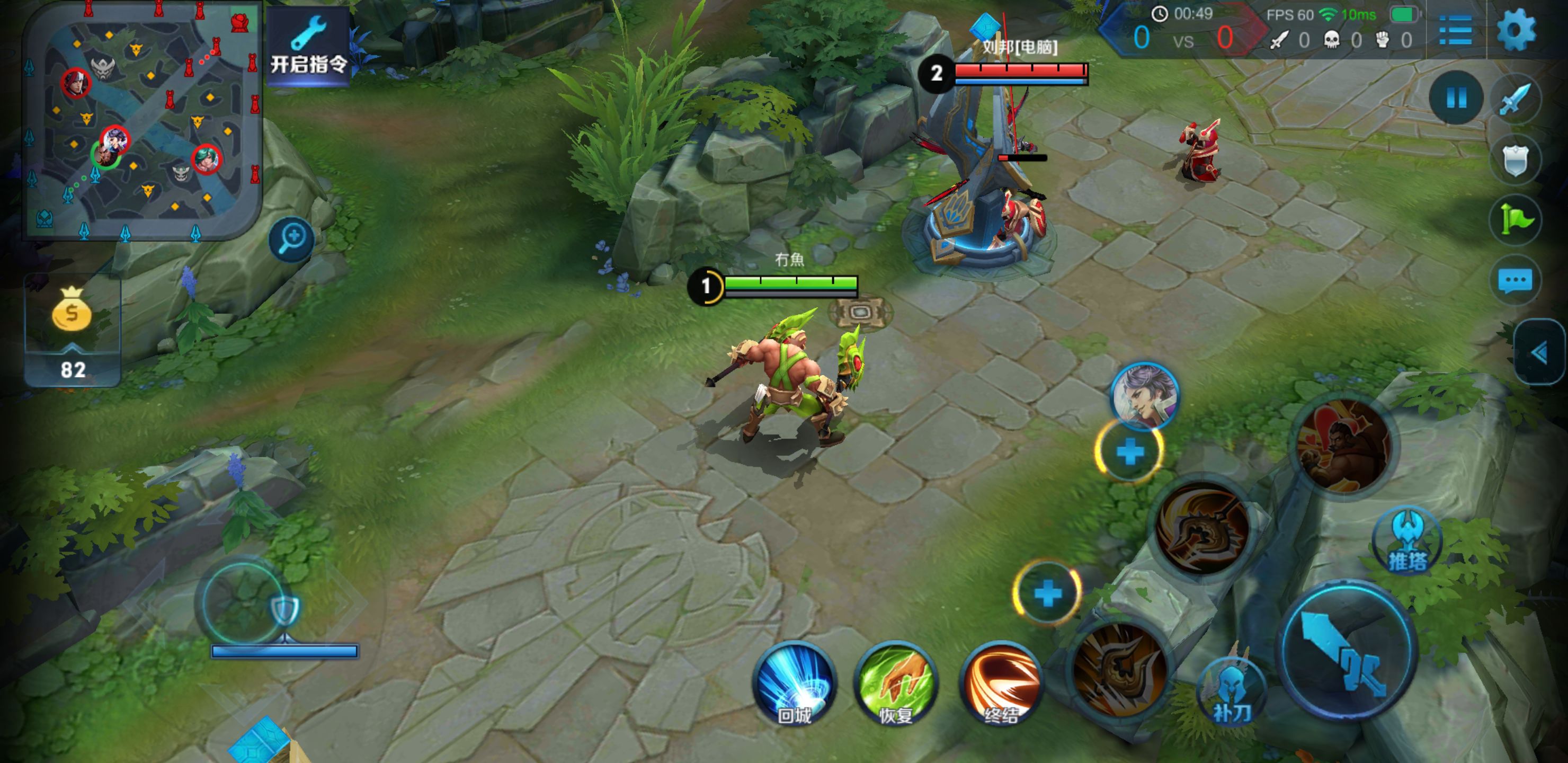
Task: Pause the match
Action: [1456, 97]
